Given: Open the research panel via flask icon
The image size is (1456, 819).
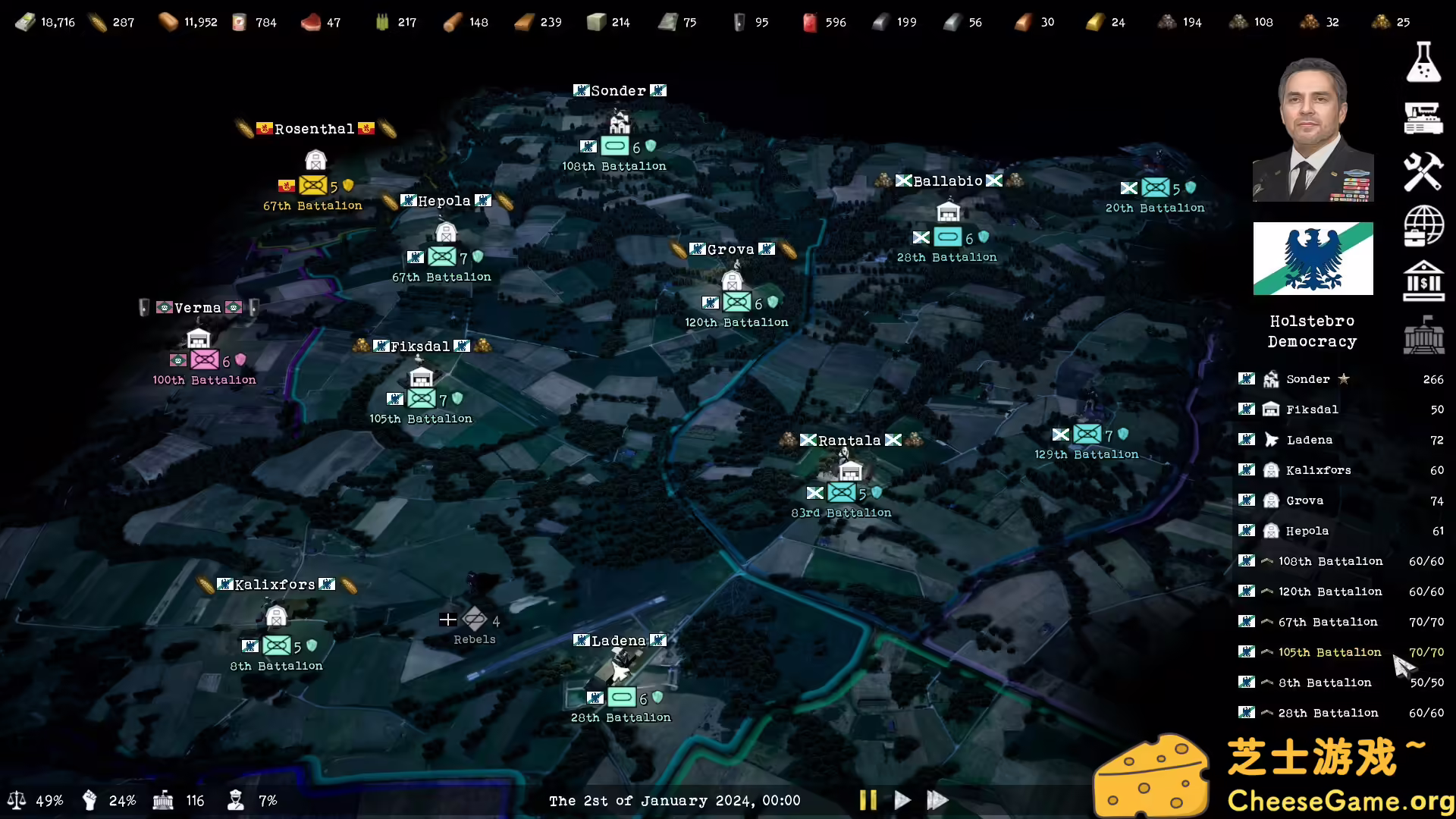Looking at the screenshot, I should click(1424, 62).
